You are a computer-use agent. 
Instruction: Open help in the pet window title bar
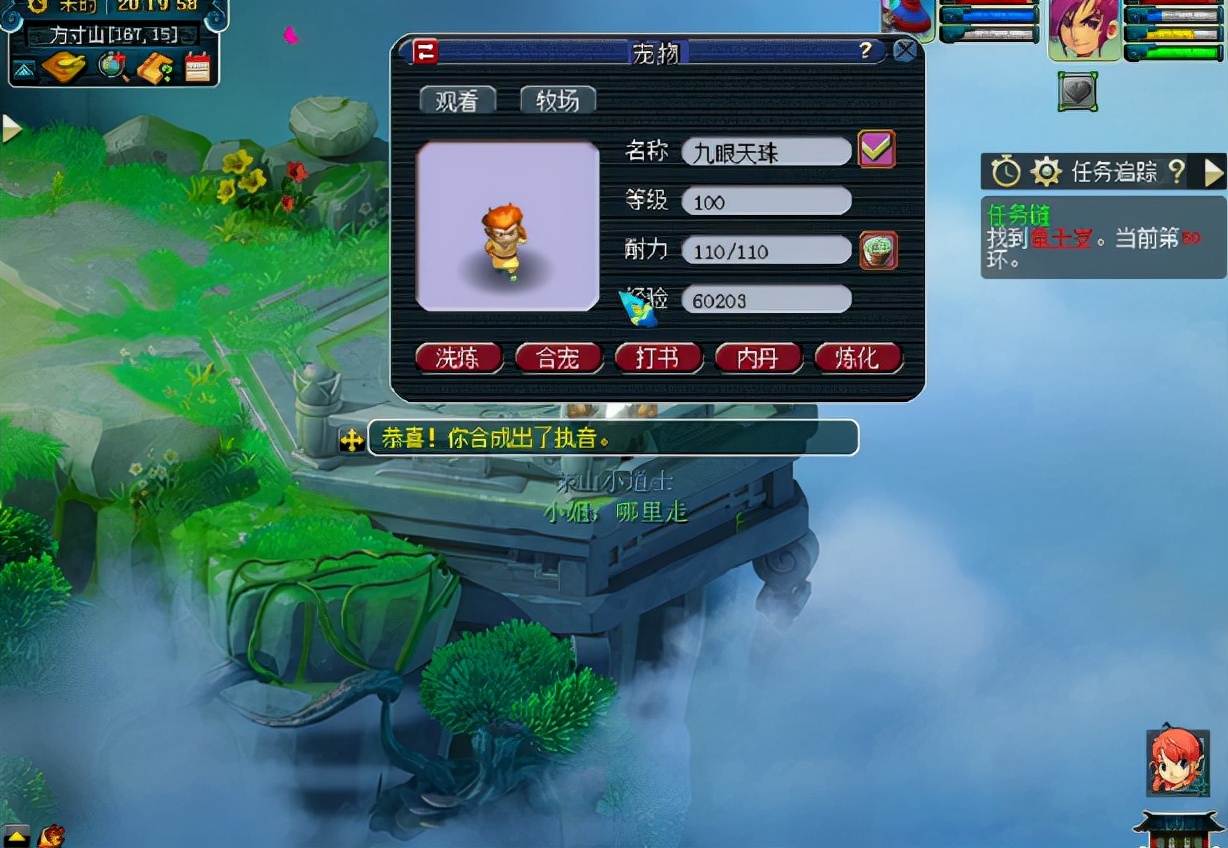[866, 51]
